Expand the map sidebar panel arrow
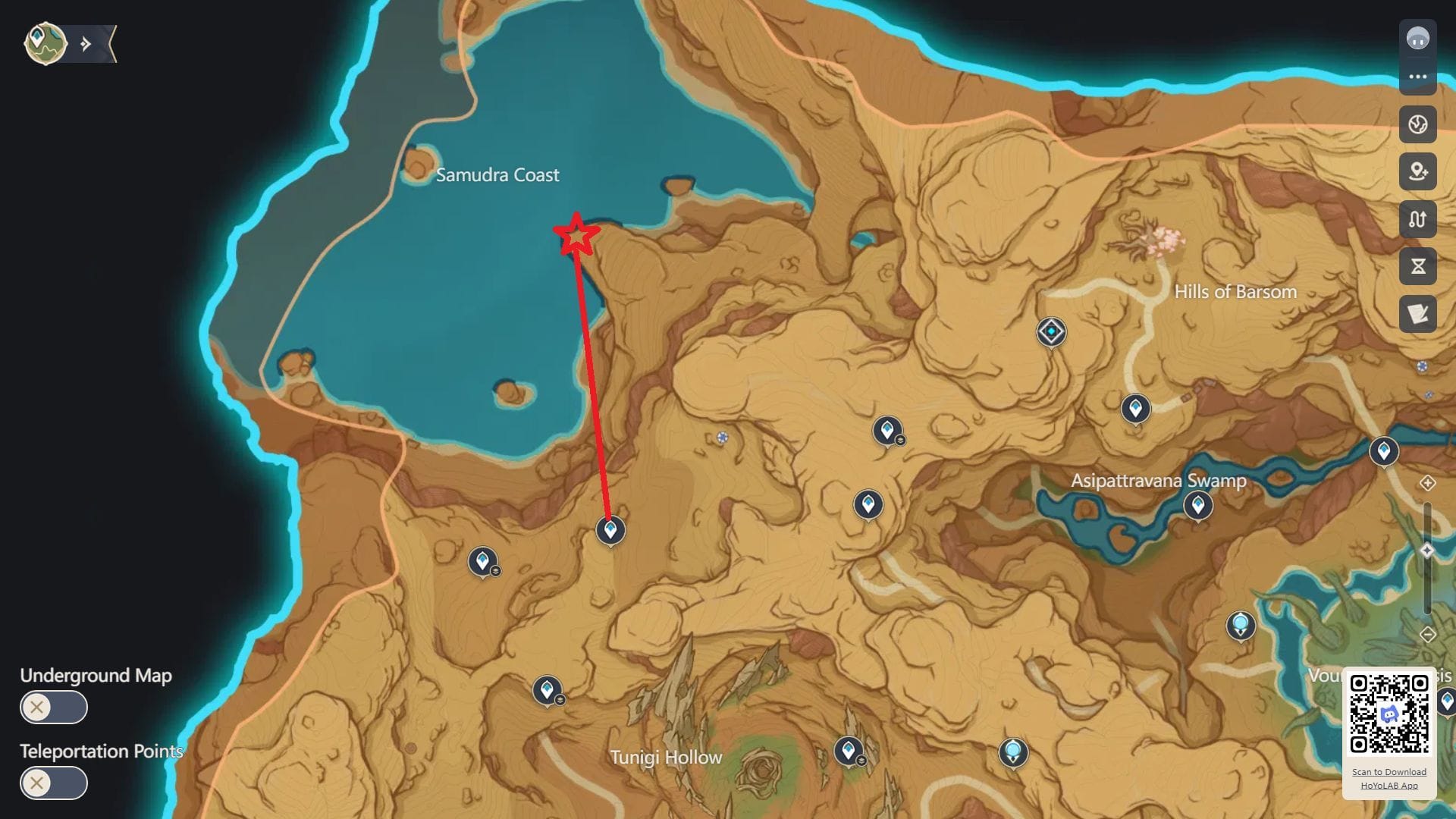 pyautogui.click(x=86, y=44)
